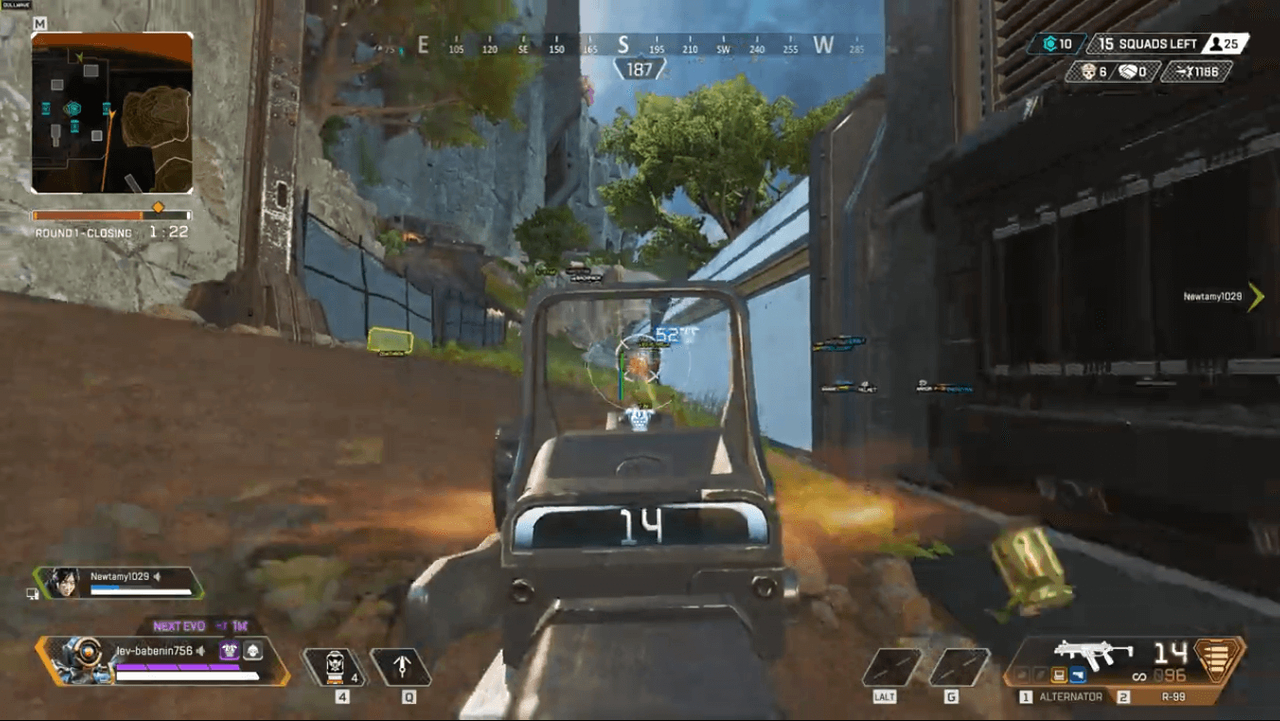Image resolution: width=1280 pixels, height=721 pixels.
Task: Mute teammate Newtamy1029's voice indicator
Action: pos(157,577)
